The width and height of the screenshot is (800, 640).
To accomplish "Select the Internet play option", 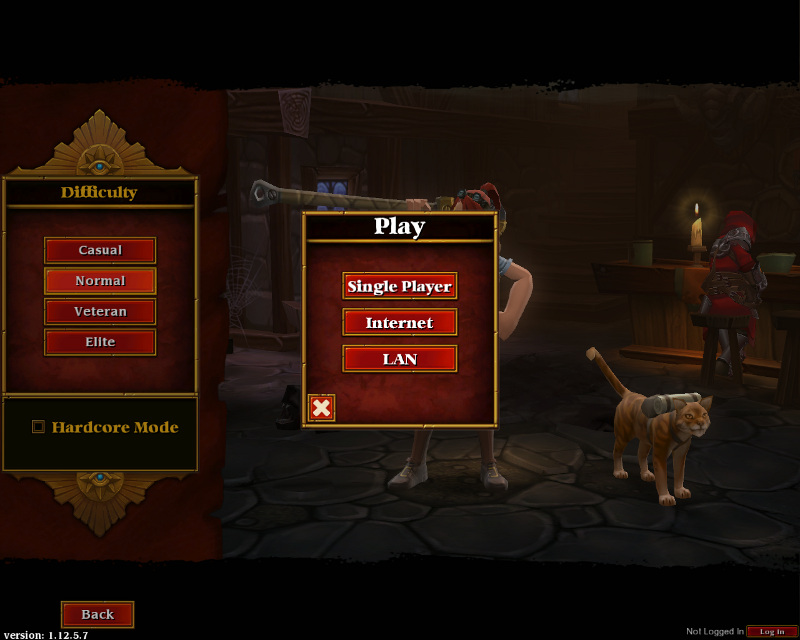I will [x=399, y=322].
